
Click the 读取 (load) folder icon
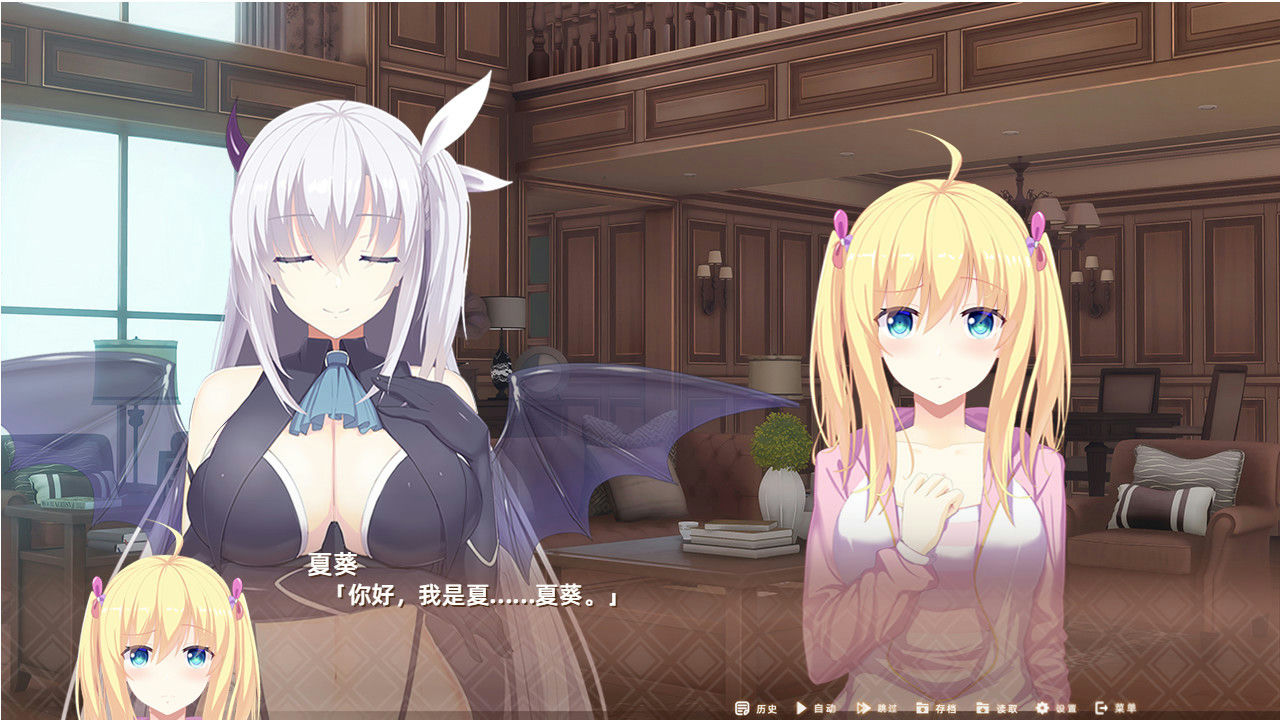tap(982, 707)
